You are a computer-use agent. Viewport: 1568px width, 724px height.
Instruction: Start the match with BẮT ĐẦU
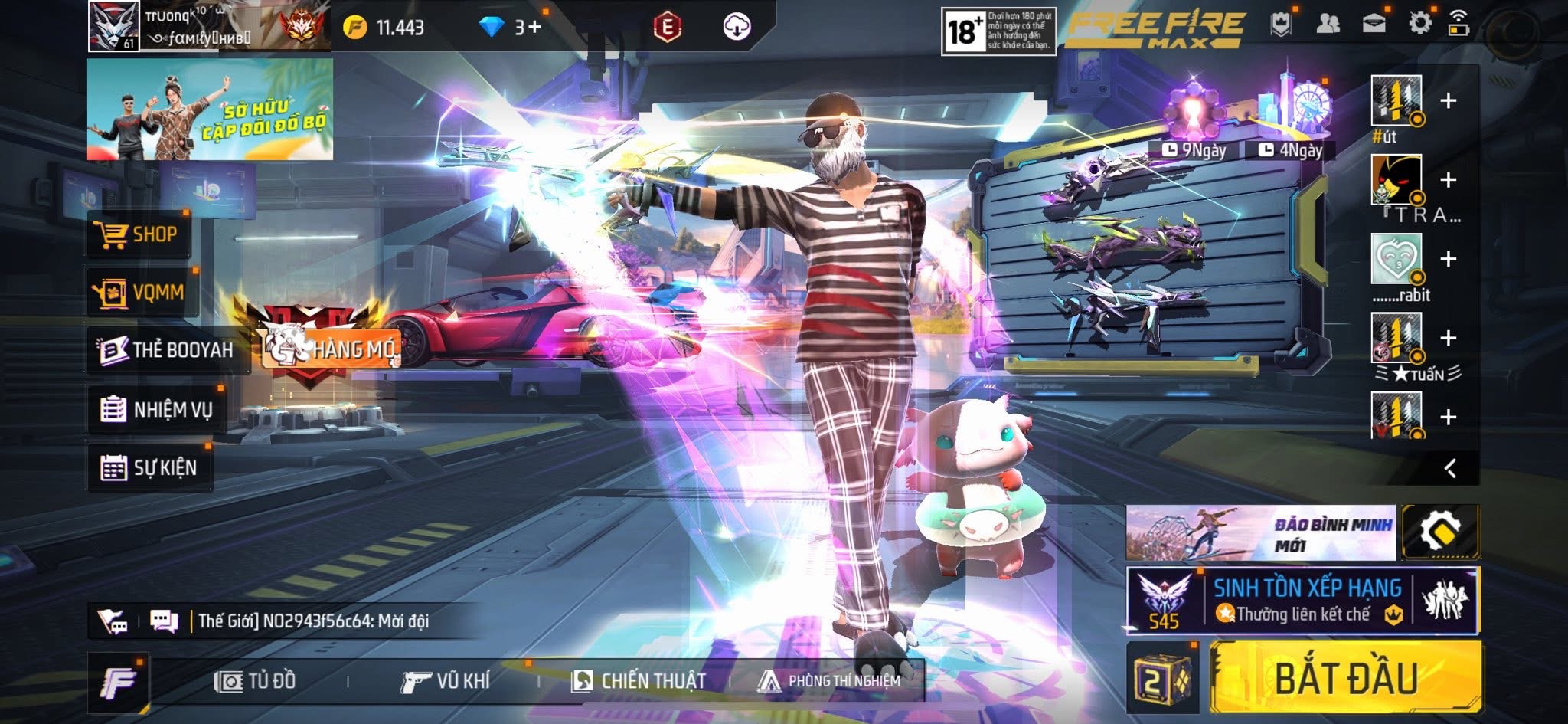pos(1345,678)
